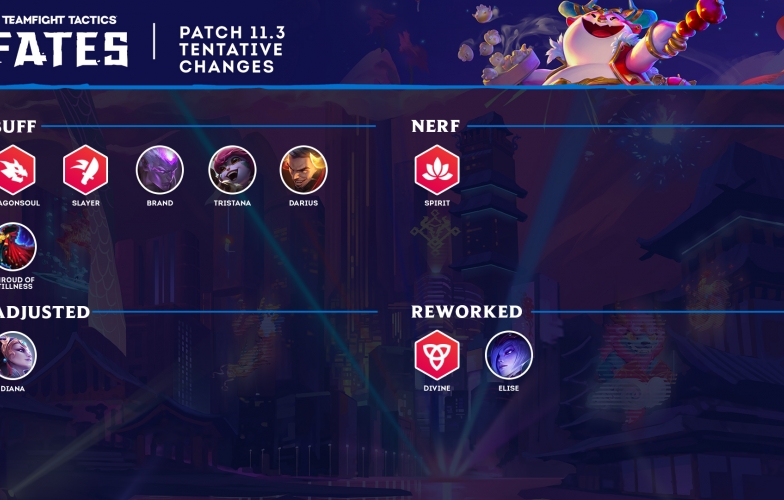Click the Shroud of Stillness item icon
Image resolution: width=784 pixels, height=500 pixels.
coord(15,247)
